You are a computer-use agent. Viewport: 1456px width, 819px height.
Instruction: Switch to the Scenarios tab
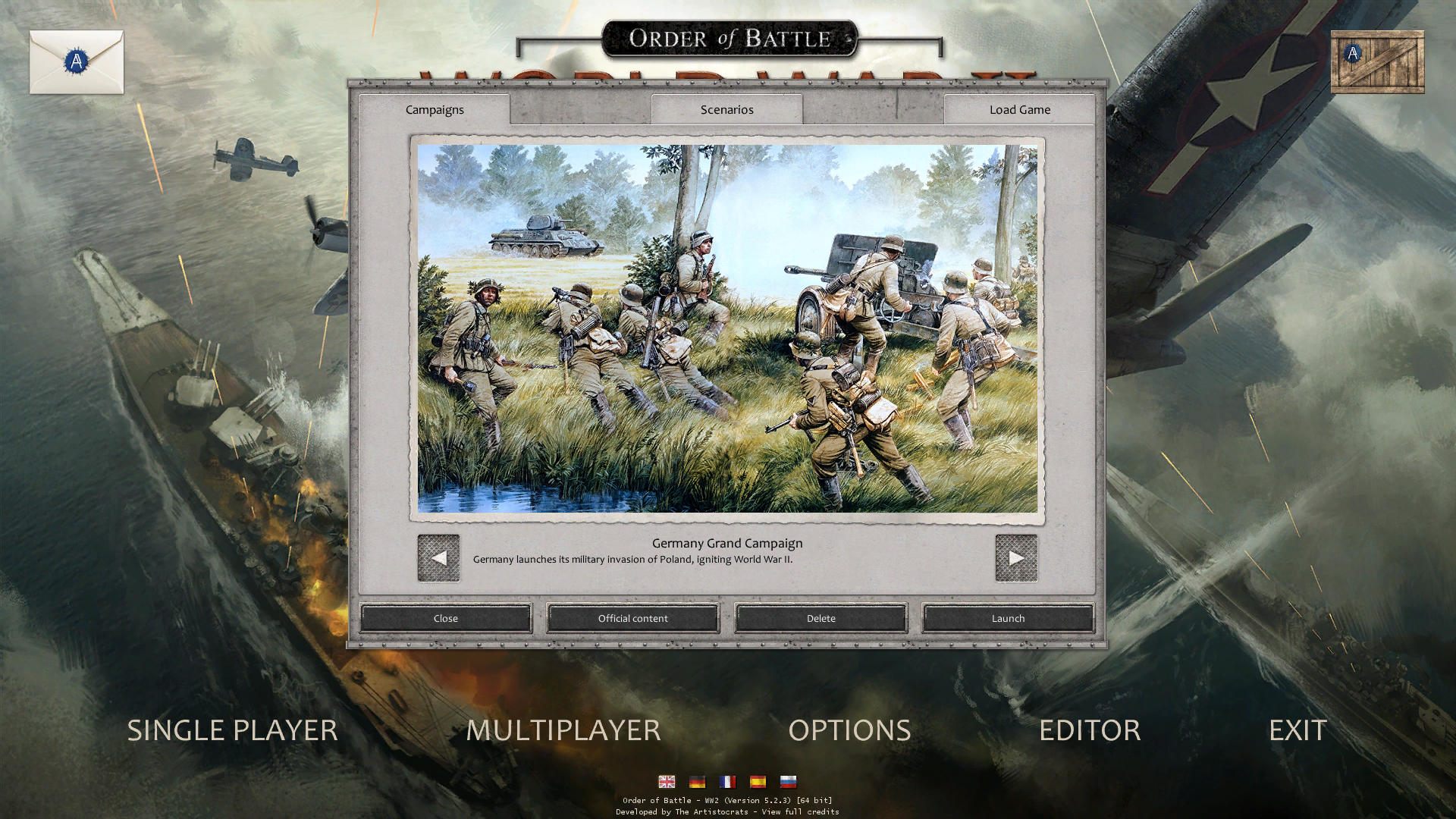[x=726, y=109]
